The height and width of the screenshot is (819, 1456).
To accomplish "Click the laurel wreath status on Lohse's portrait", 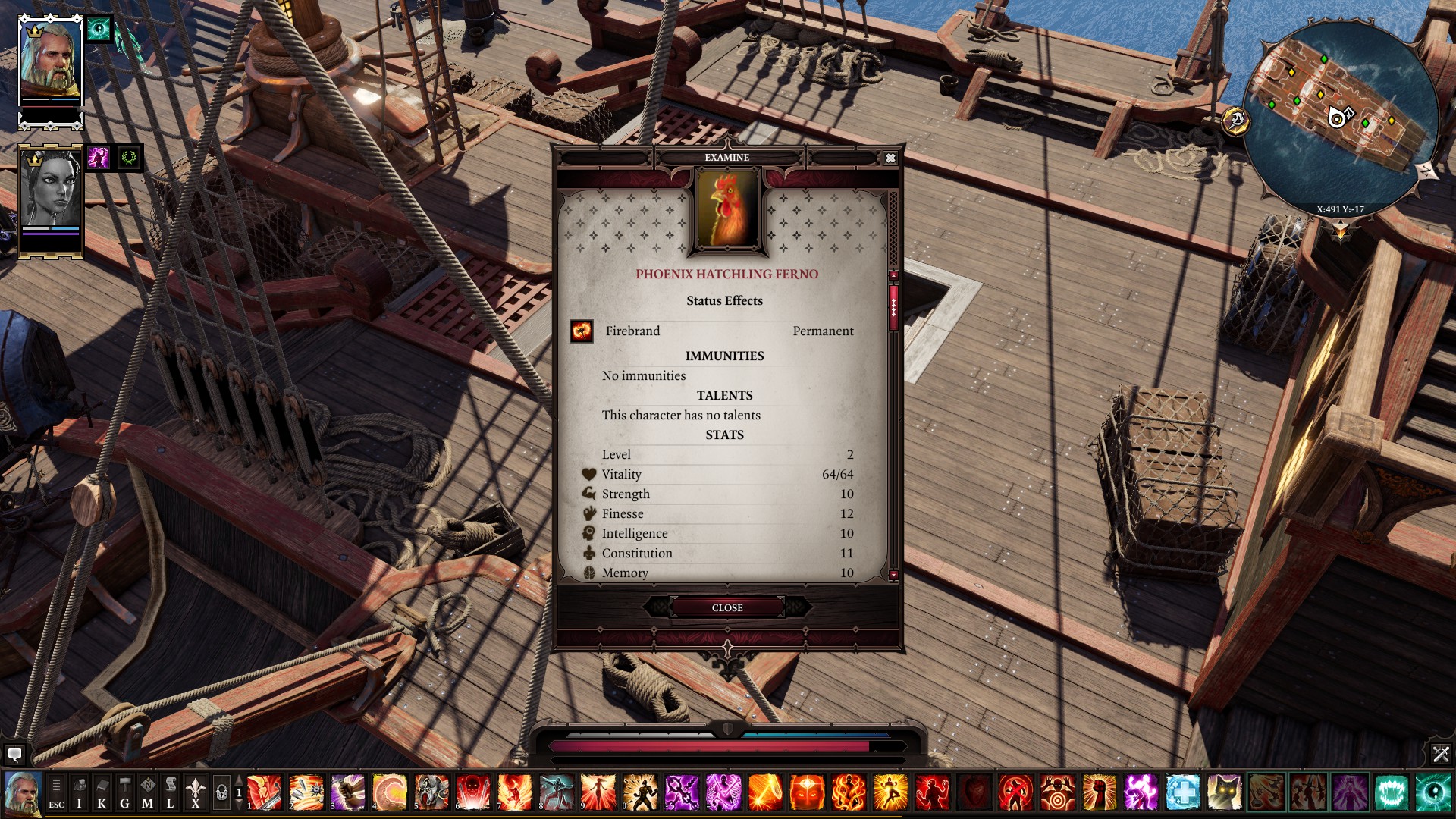I will (127, 156).
